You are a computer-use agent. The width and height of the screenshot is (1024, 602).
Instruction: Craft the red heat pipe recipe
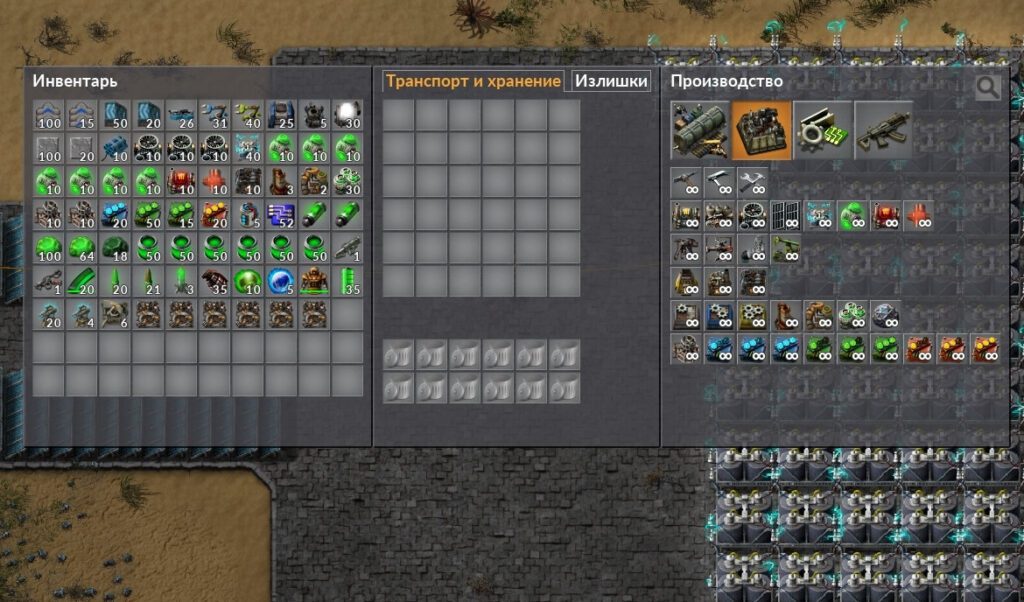coord(918,216)
